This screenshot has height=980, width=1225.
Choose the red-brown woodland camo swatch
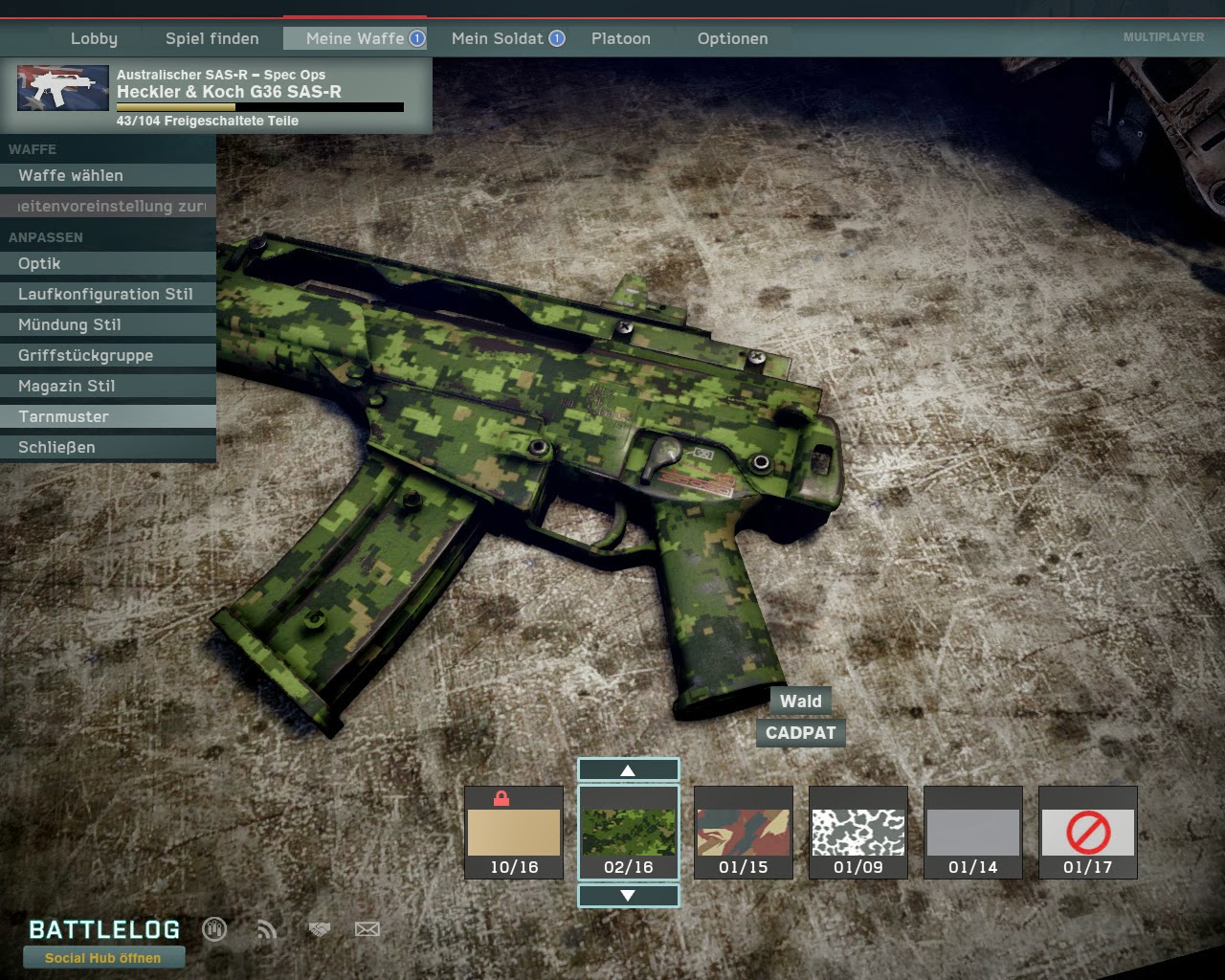[744, 832]
